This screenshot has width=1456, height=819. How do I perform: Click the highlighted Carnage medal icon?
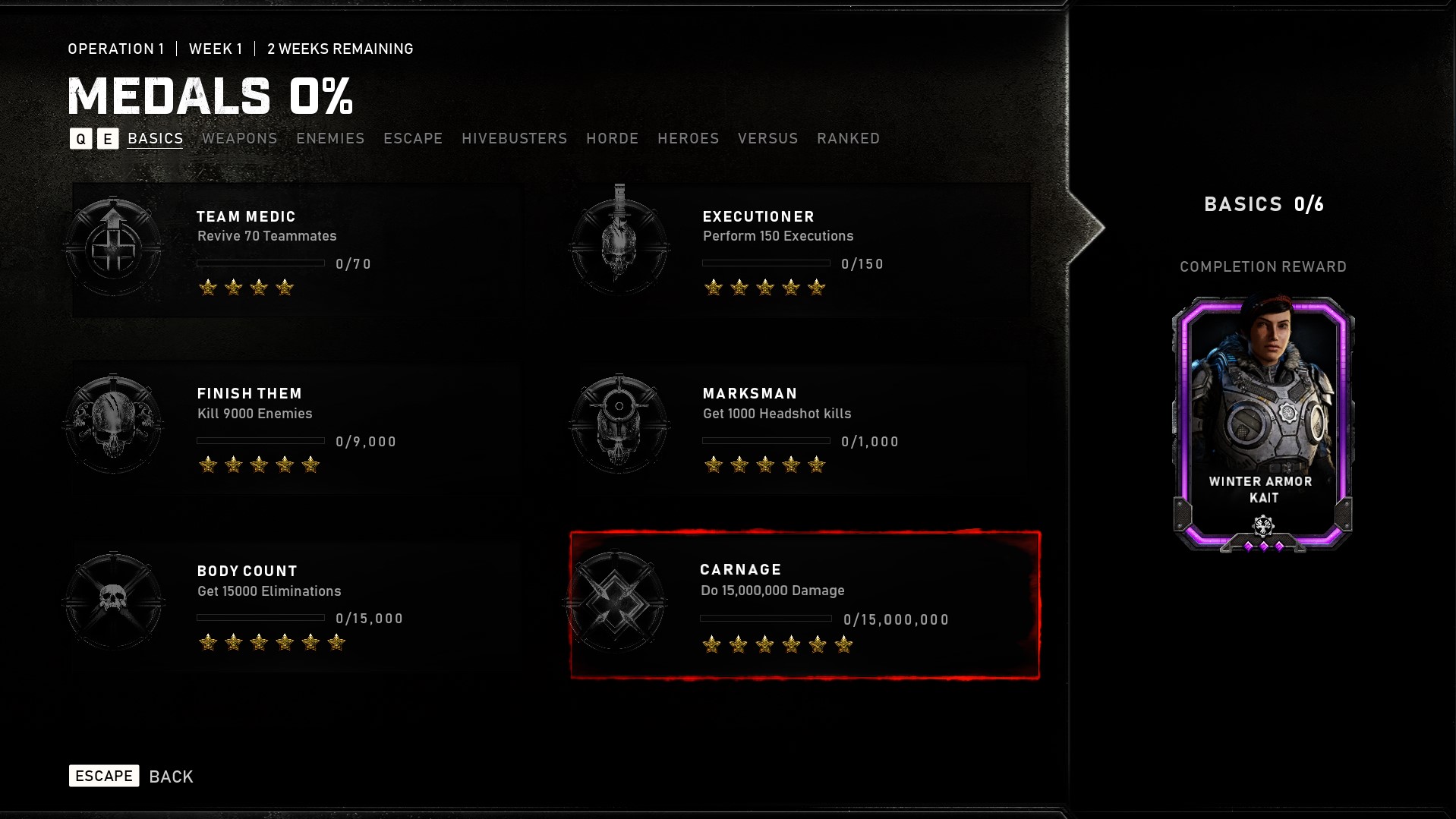tap(616, 600)
